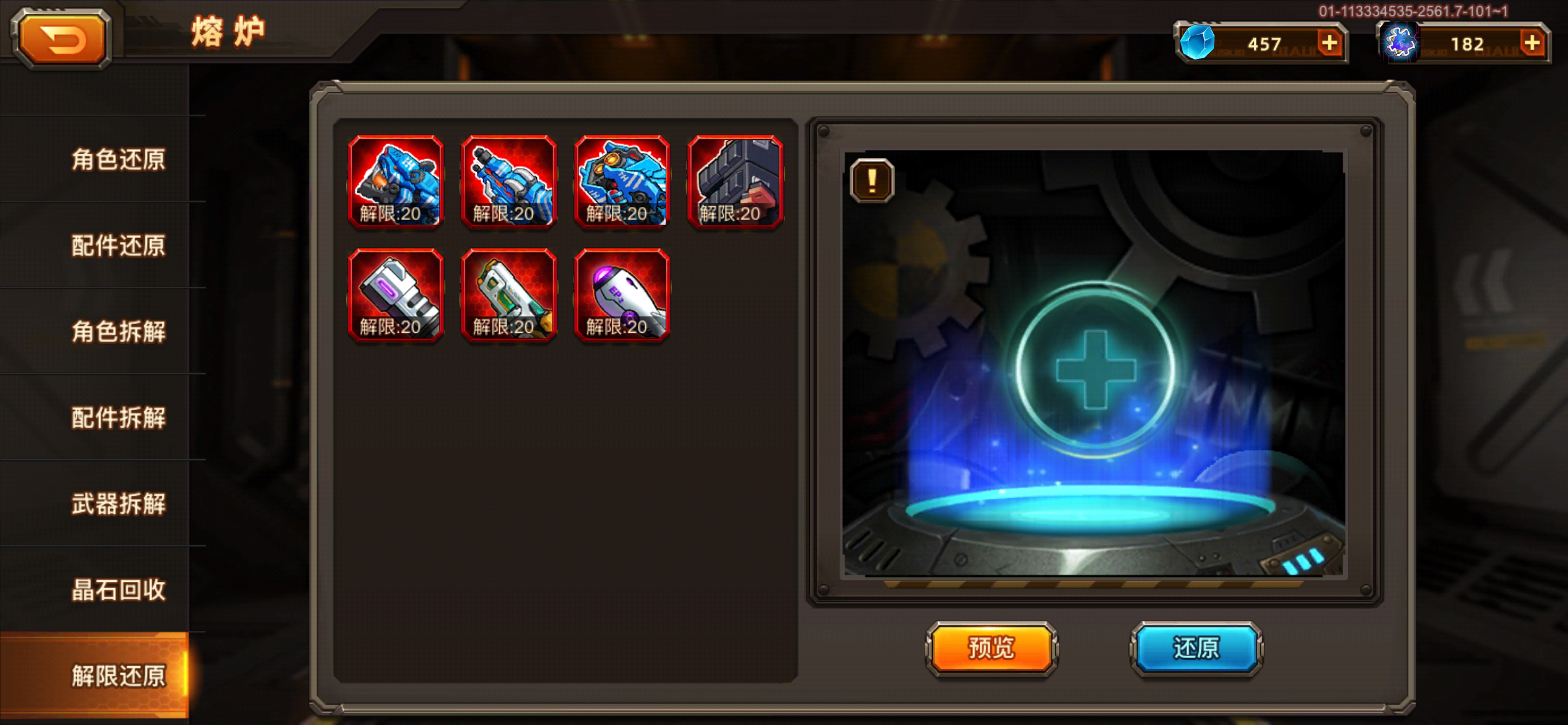Switch to the 配件拆解 tab

click(x=118, y=419)
